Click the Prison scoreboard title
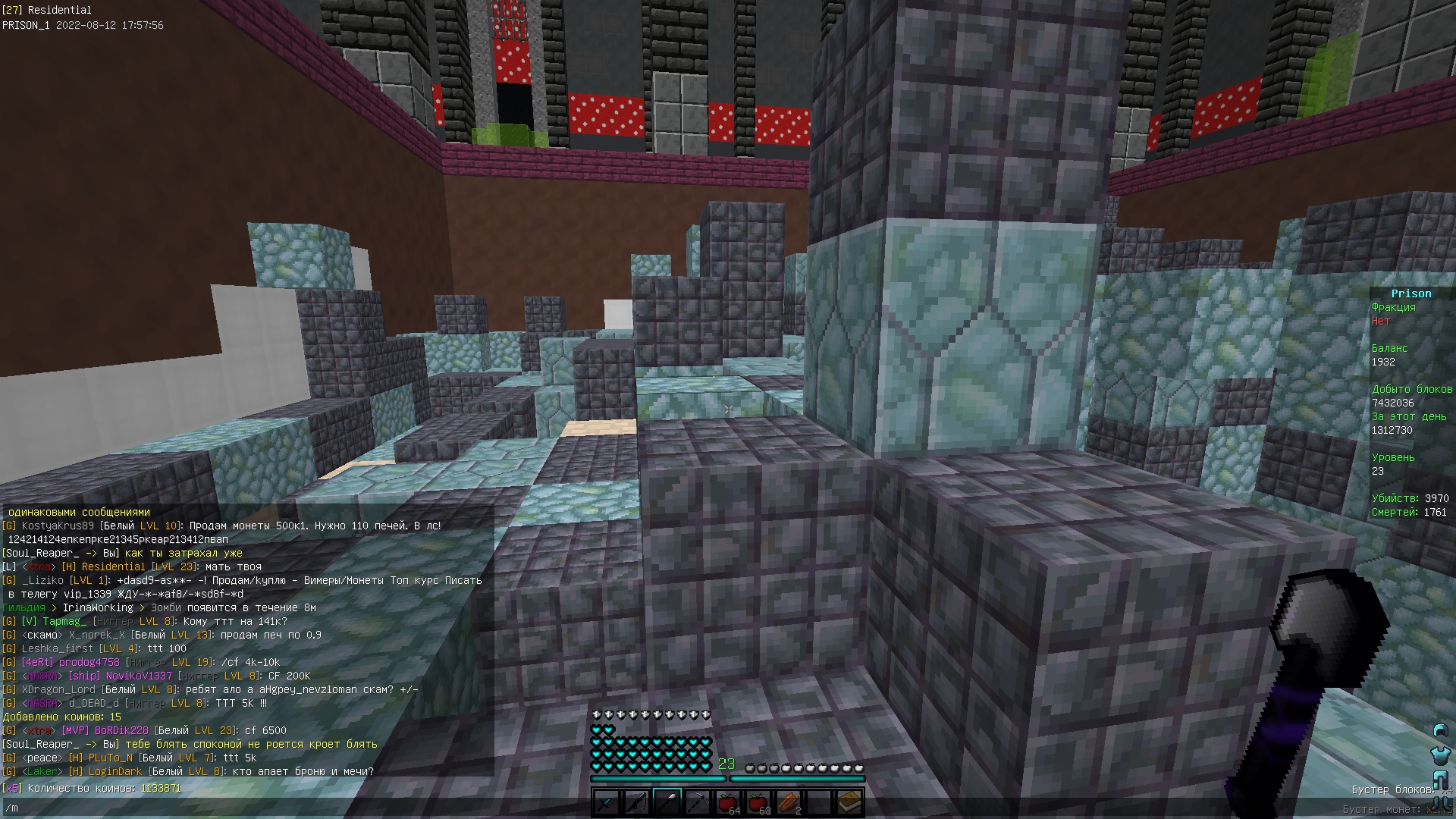This screenshot has height=819, width=1456. [x=1412, y=293]
